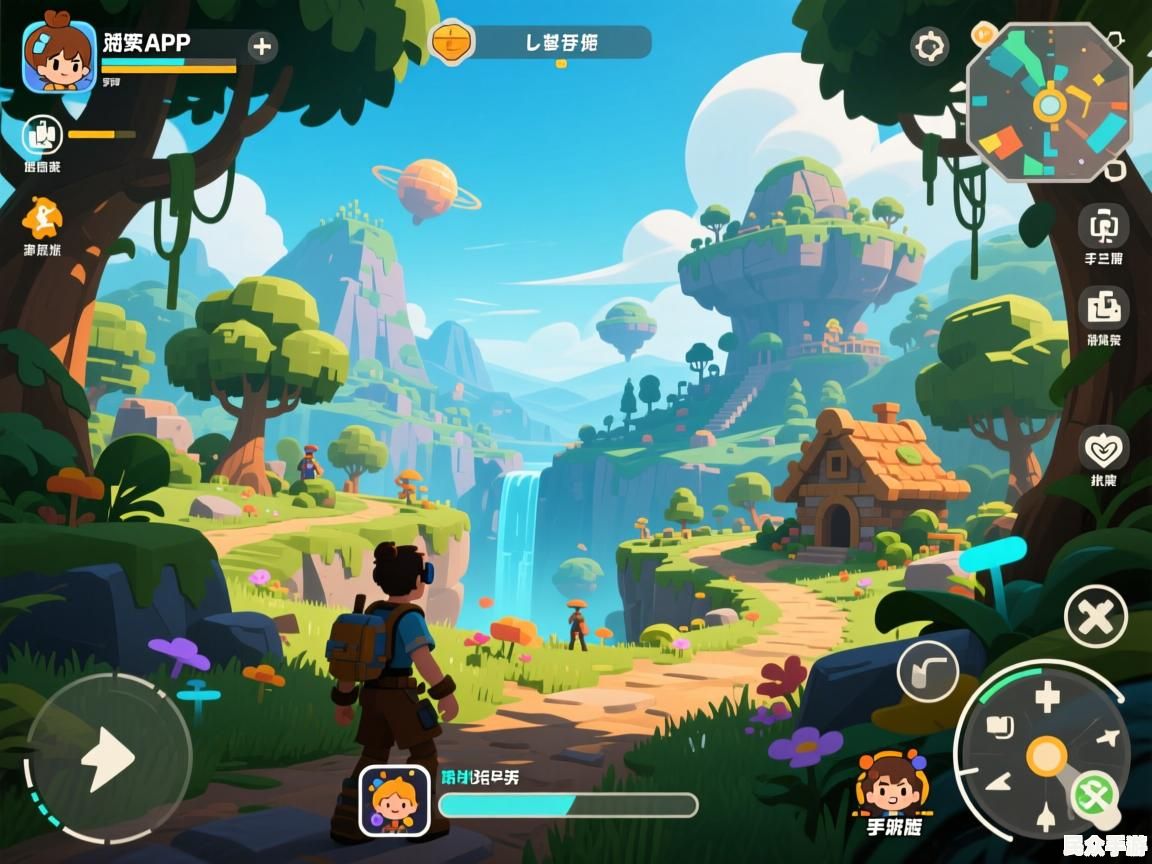Tap the heart icon button
1152x864 pixels.
[x=1104, y=449]
